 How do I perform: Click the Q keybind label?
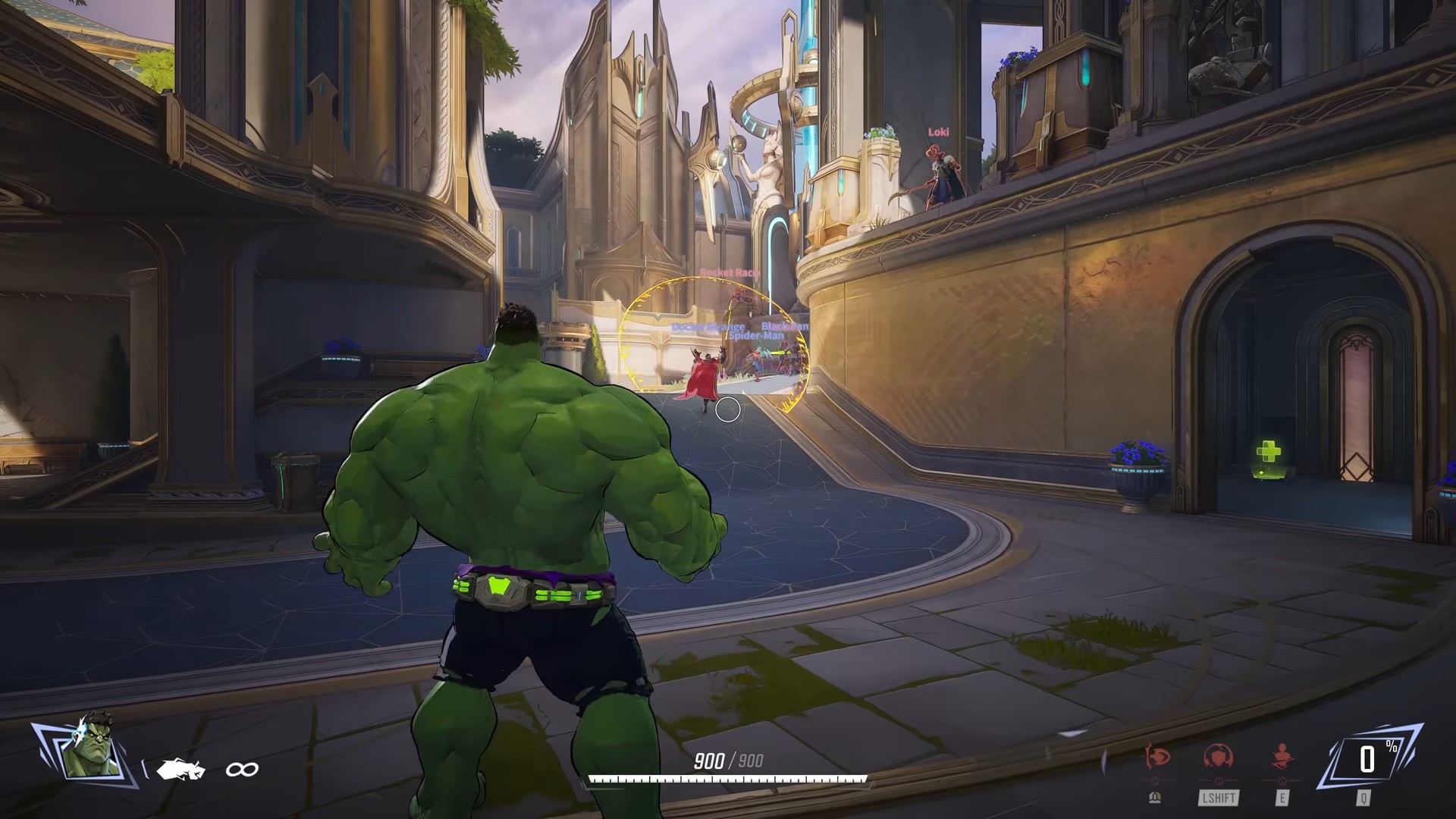pyautogui.click(x=1364, y=799)
